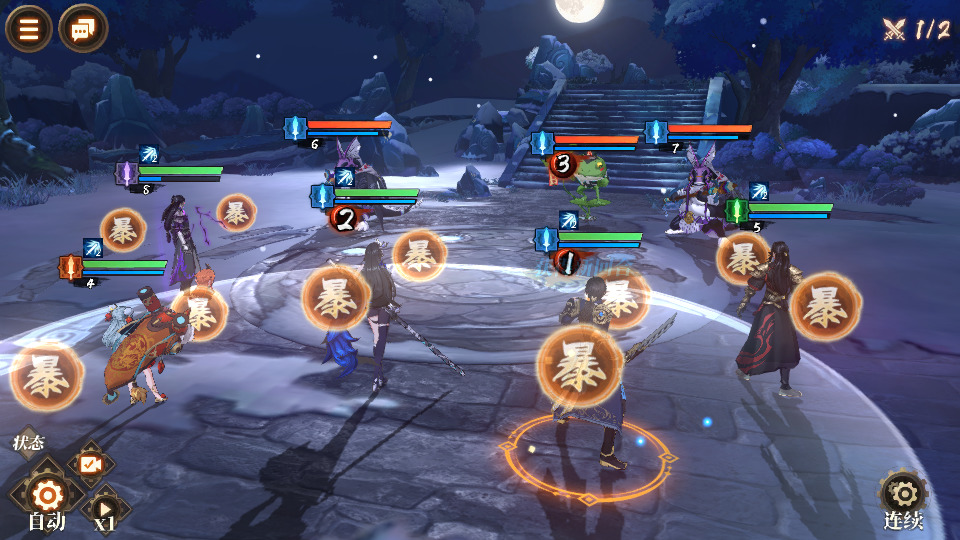960x540 pixels.
Task: Open the hamburger menu
Action: pos(29,29)
